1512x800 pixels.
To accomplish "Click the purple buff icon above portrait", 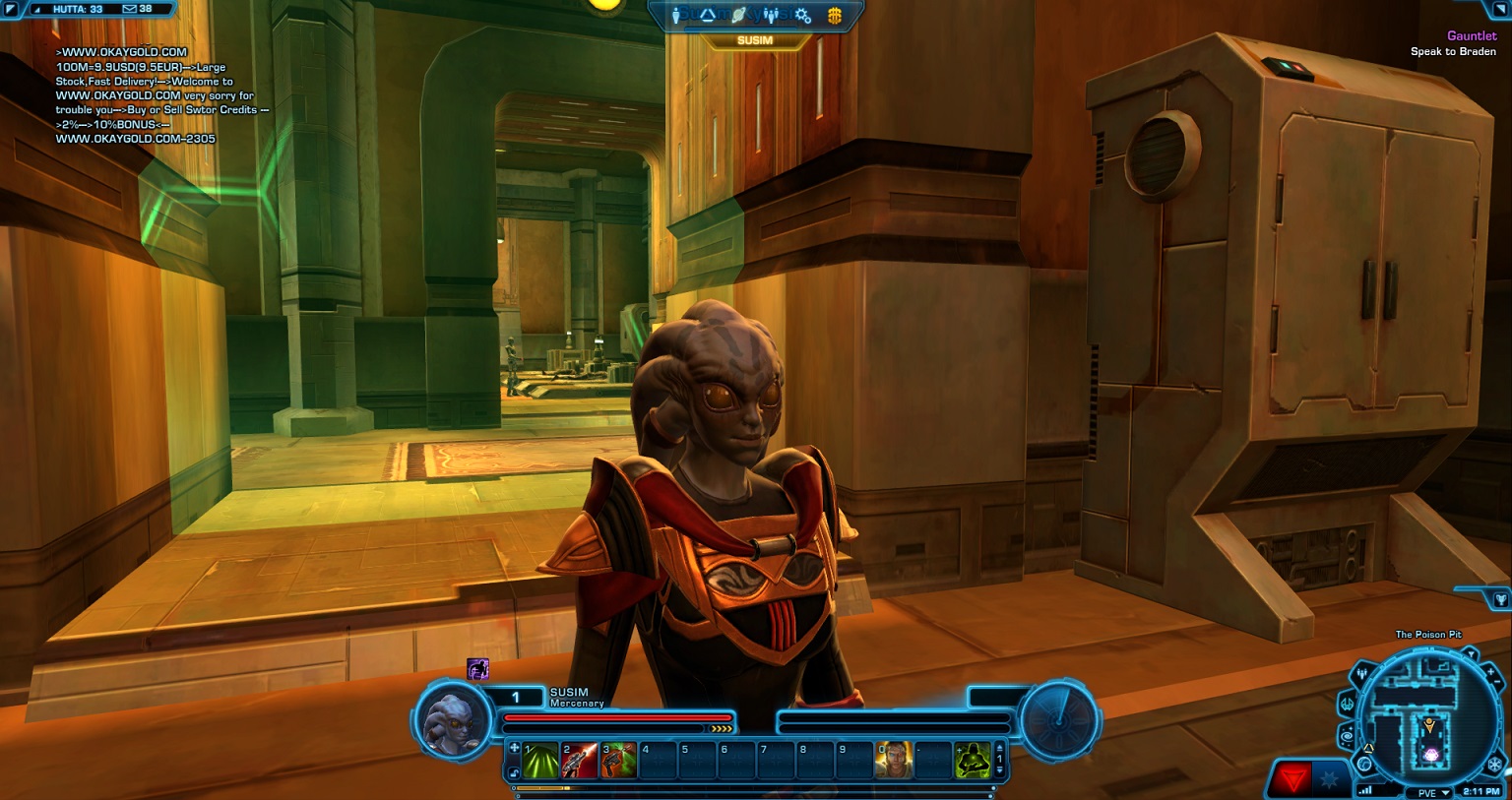I will tap(478, 669).
